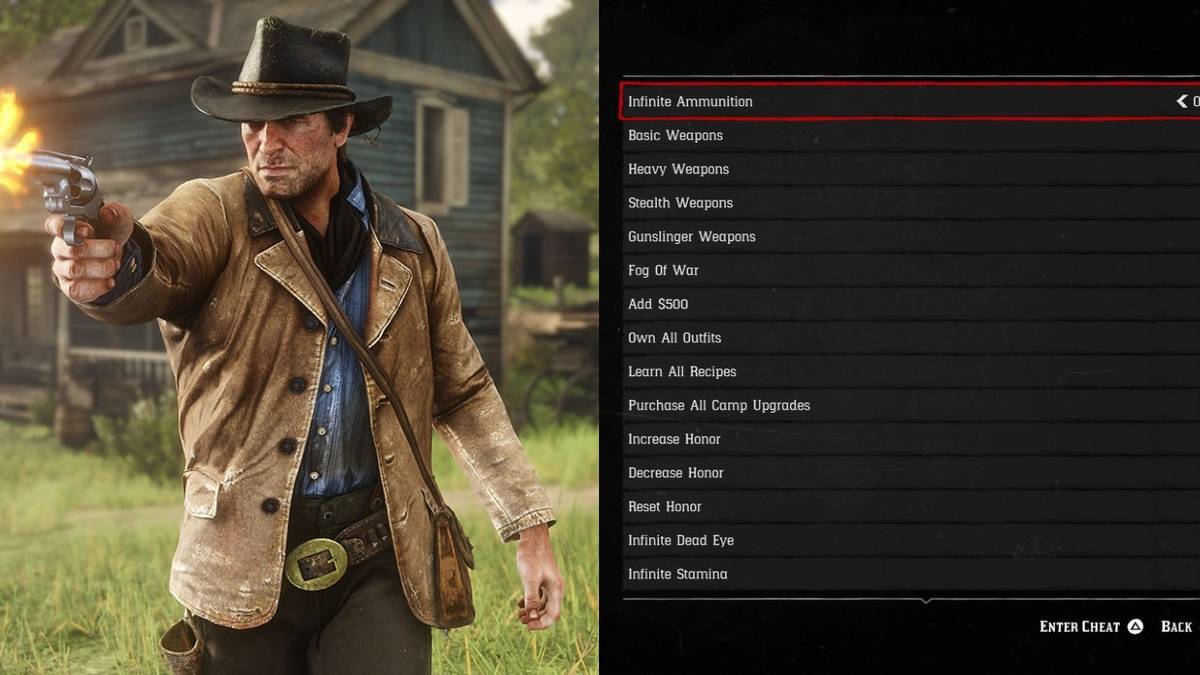The width and height of the screenshot is (1200, 675).
Task: Select the Infinite Stamina cheat
Action: pyautogui.click(x=677, y=575)
